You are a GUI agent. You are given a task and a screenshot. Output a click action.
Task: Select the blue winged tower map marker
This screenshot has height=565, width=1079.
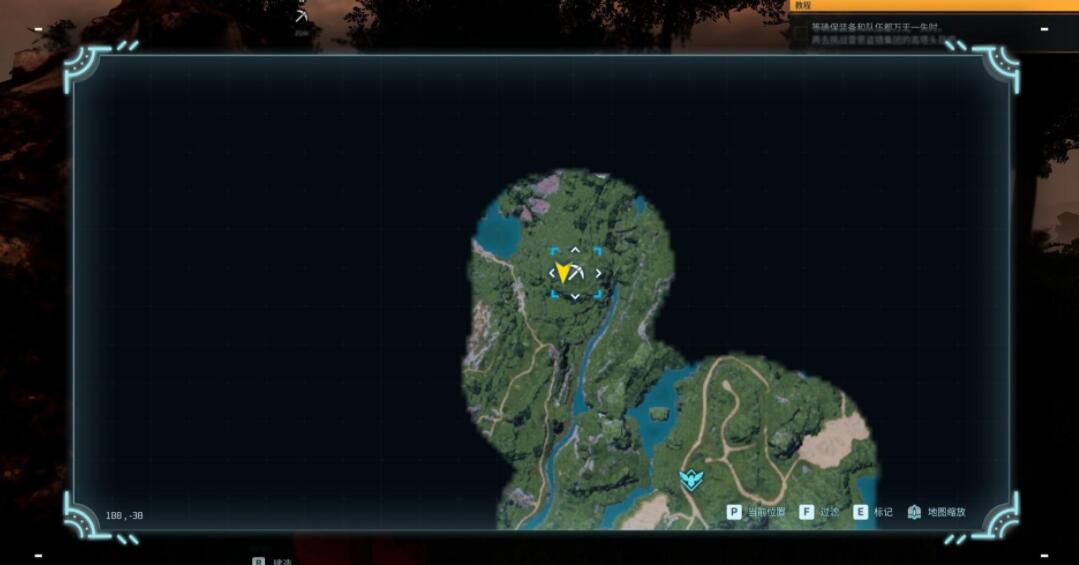click(690, 480)
